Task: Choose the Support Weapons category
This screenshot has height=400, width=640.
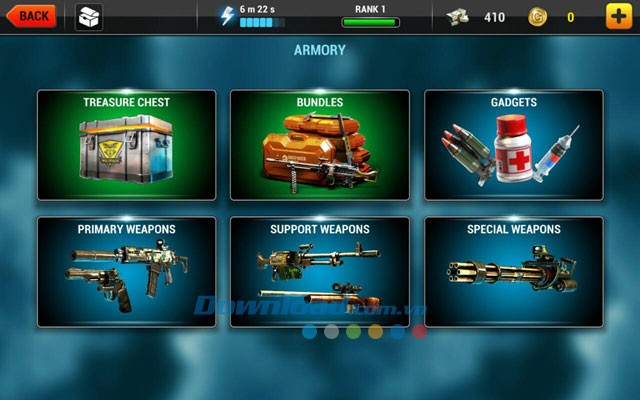Action: point(319,272)
